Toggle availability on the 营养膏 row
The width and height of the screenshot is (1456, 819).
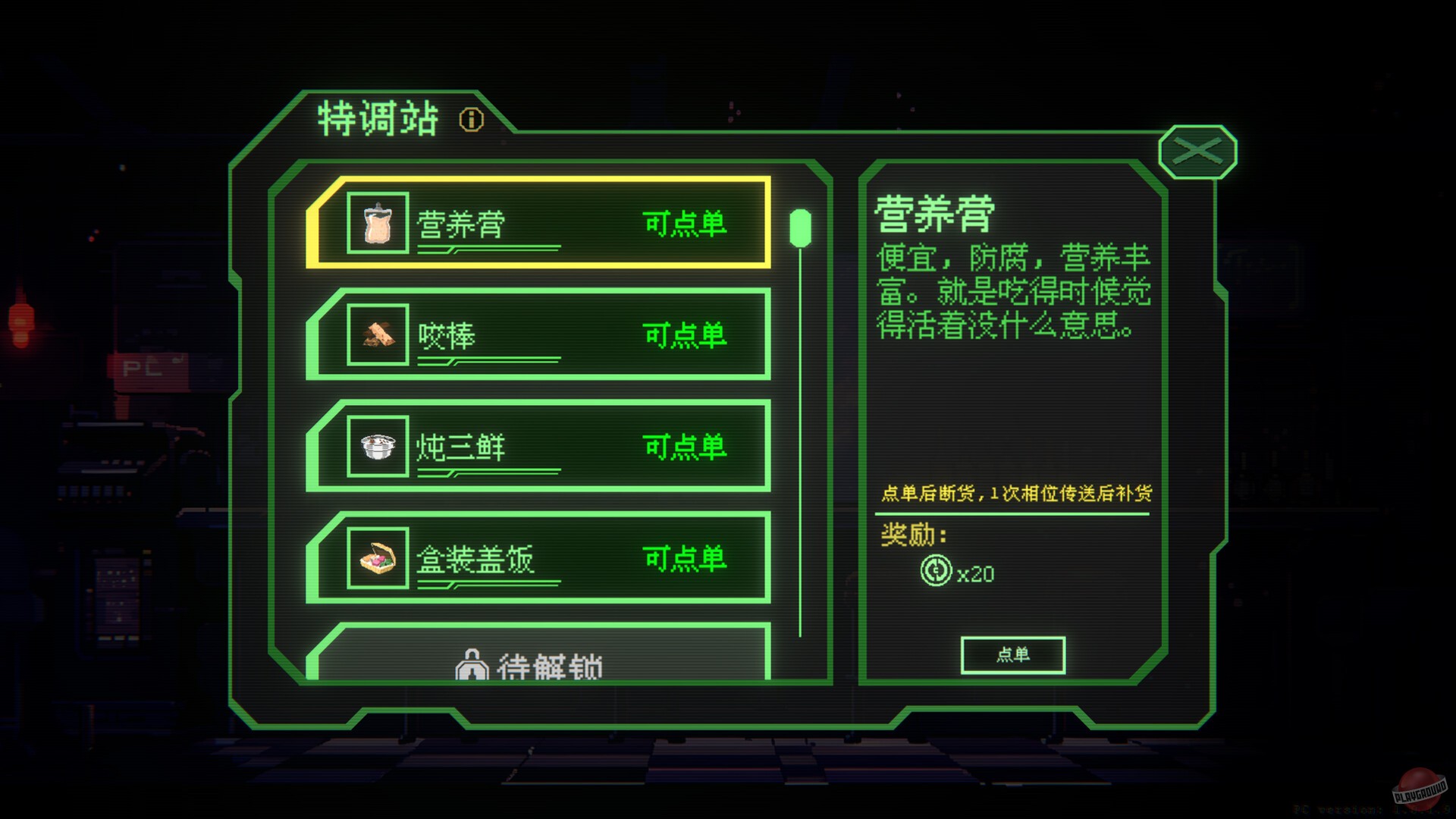click(x=685, y=224)
